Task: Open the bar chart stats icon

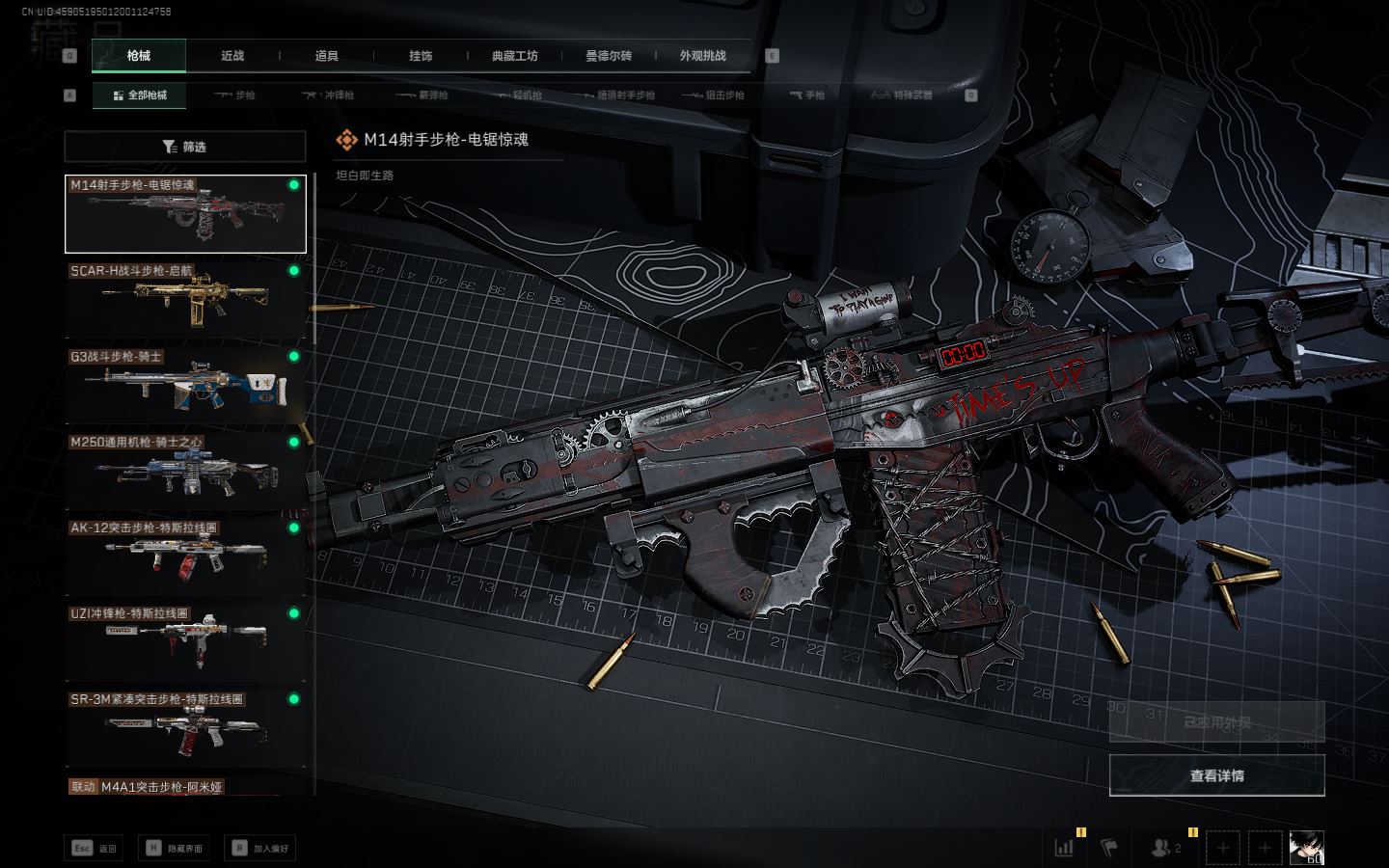Action: 1065,848
